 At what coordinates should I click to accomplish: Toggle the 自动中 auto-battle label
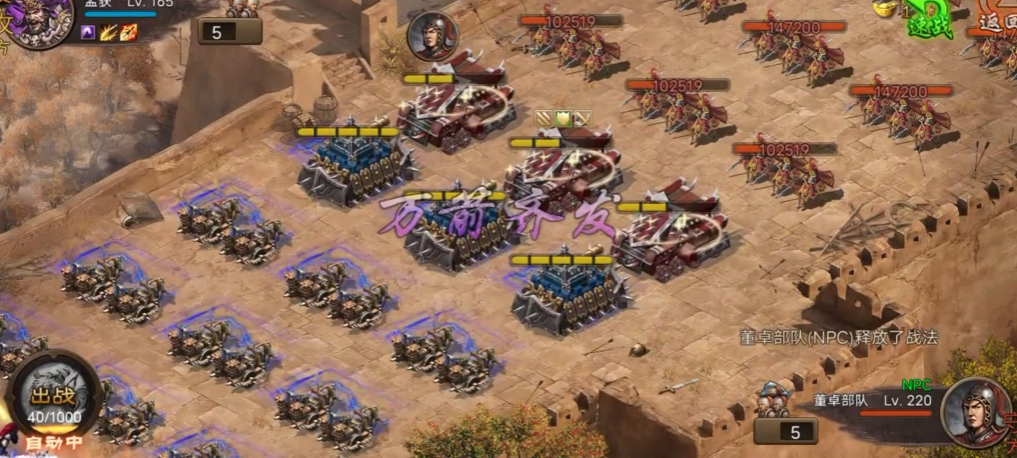tap(54, 442)
